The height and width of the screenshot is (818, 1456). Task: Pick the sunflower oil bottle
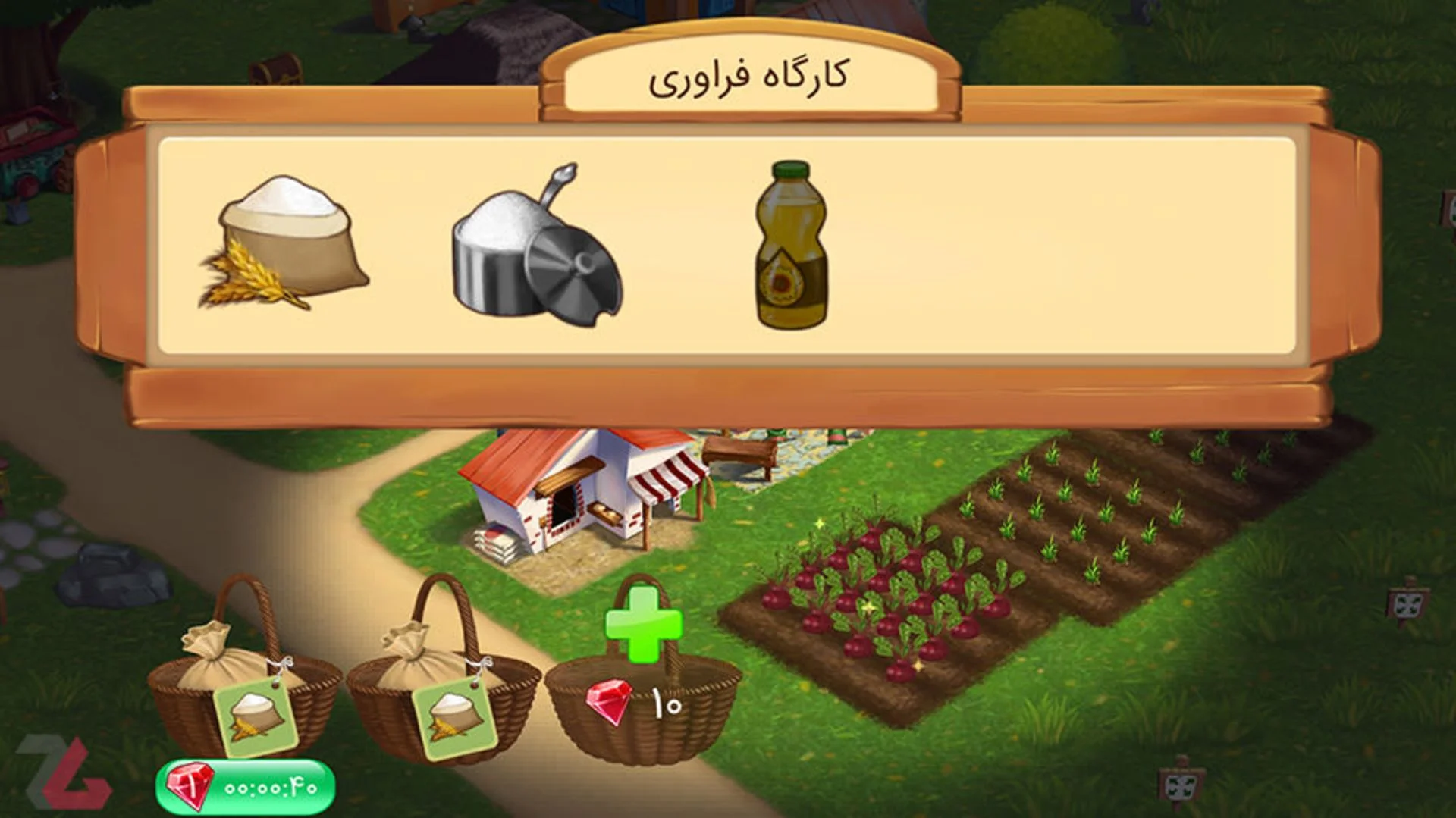[791, 246]
